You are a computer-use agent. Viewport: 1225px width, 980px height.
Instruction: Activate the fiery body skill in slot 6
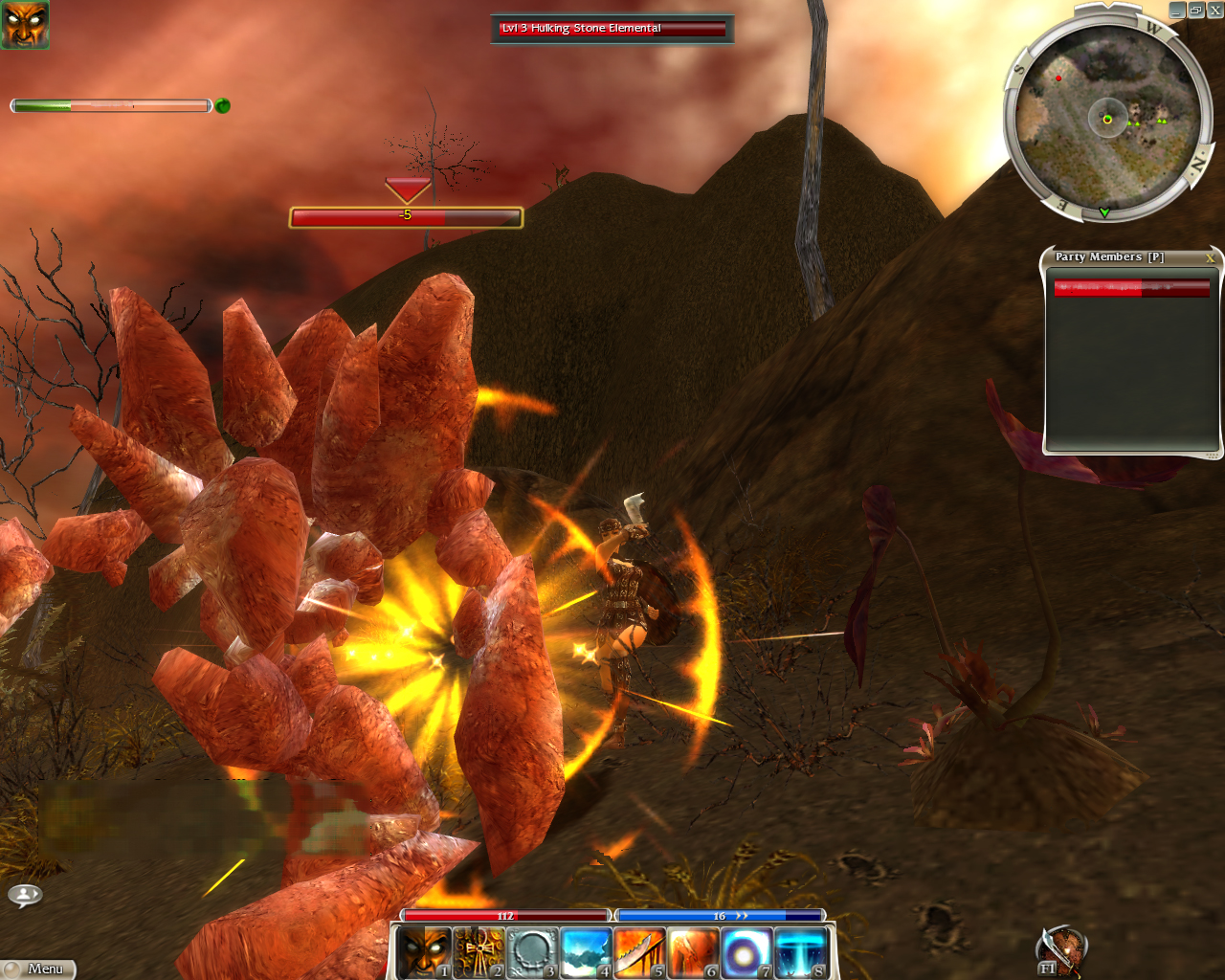pos(692,952)
